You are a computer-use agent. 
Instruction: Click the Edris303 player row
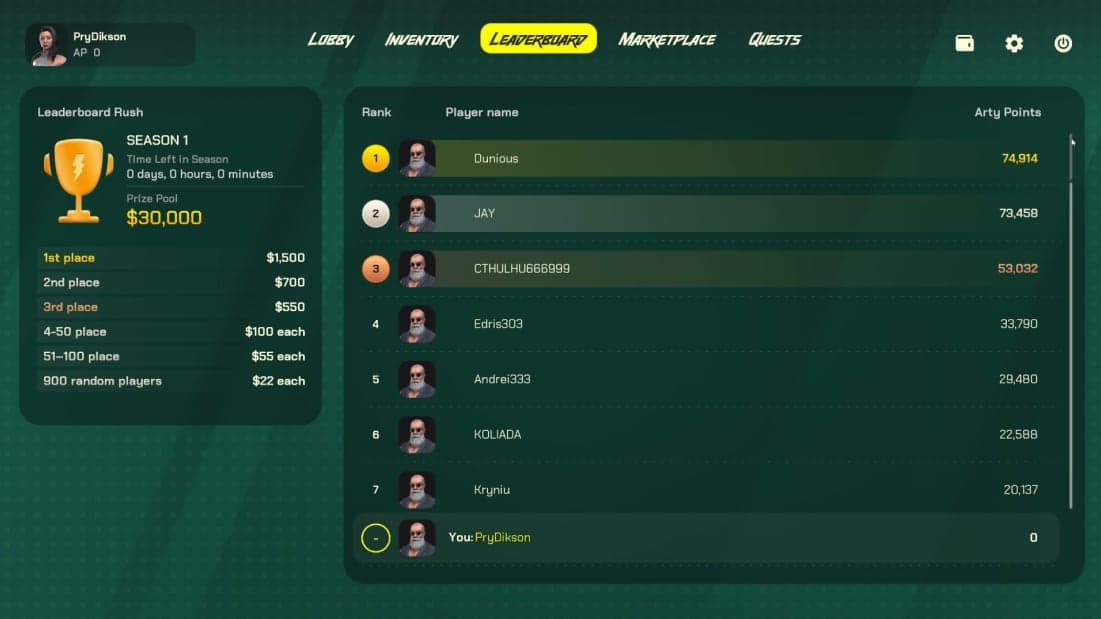pyautogui.click(x=700, y=324)
